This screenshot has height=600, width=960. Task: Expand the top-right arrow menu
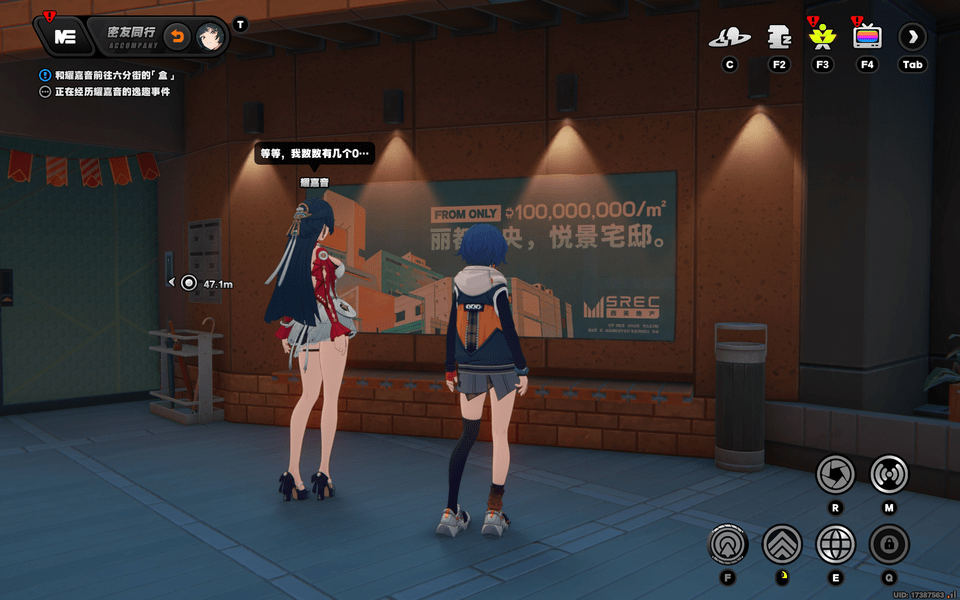pos(912,38)
